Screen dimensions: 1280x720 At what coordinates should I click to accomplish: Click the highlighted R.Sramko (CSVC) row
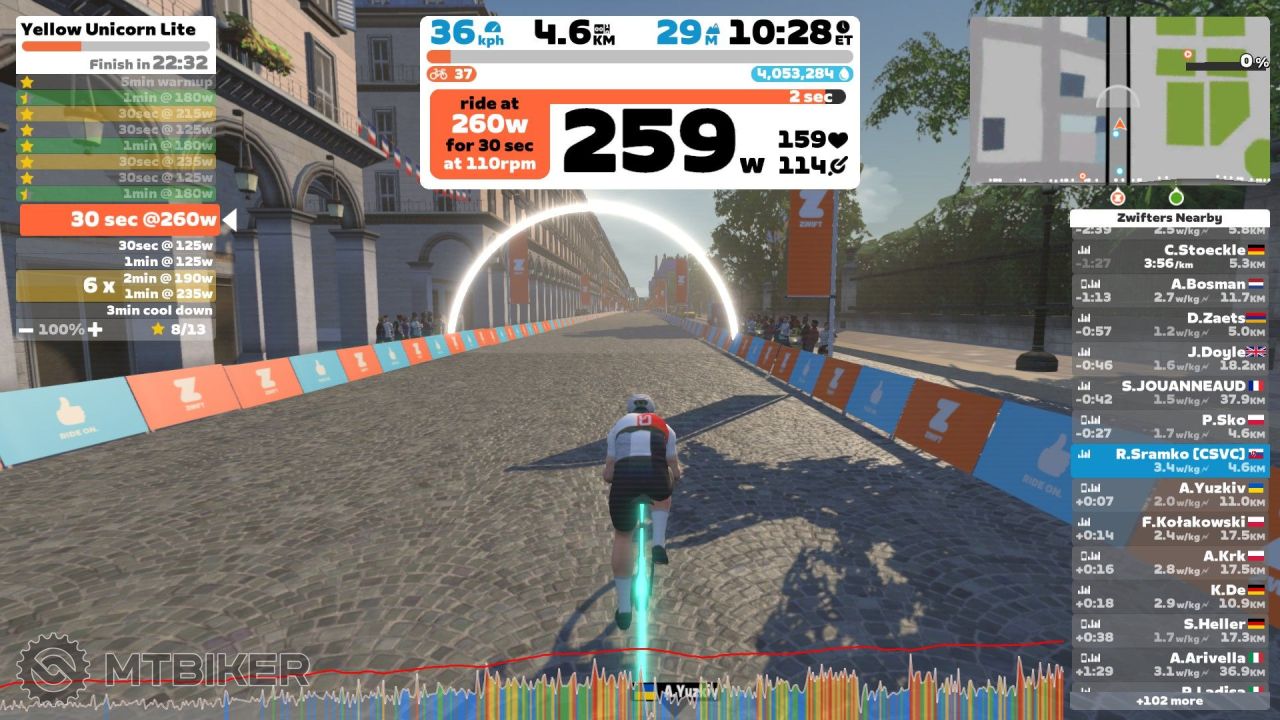1169,461
